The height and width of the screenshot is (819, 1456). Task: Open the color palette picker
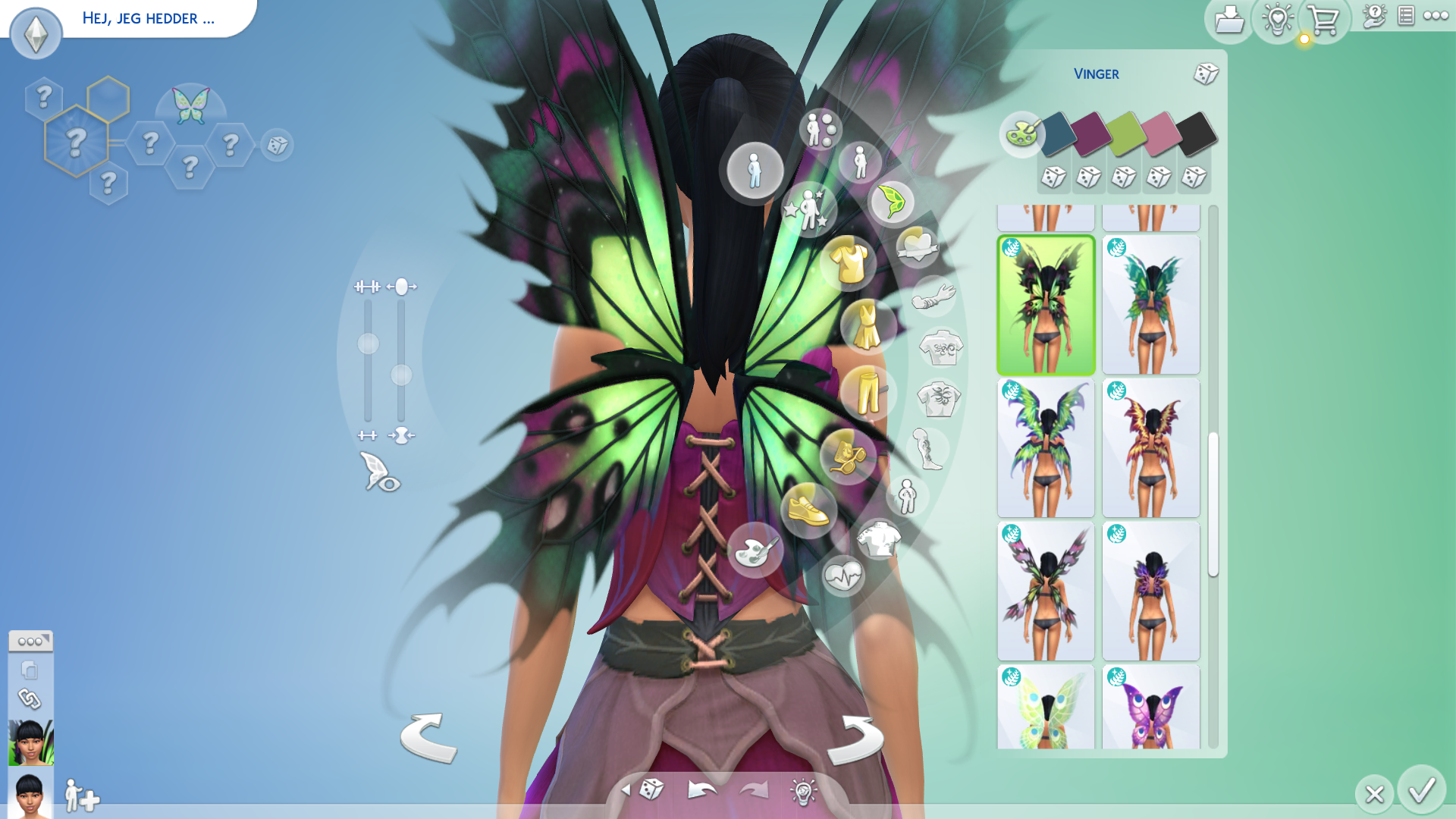click(x=1021, y=134)
